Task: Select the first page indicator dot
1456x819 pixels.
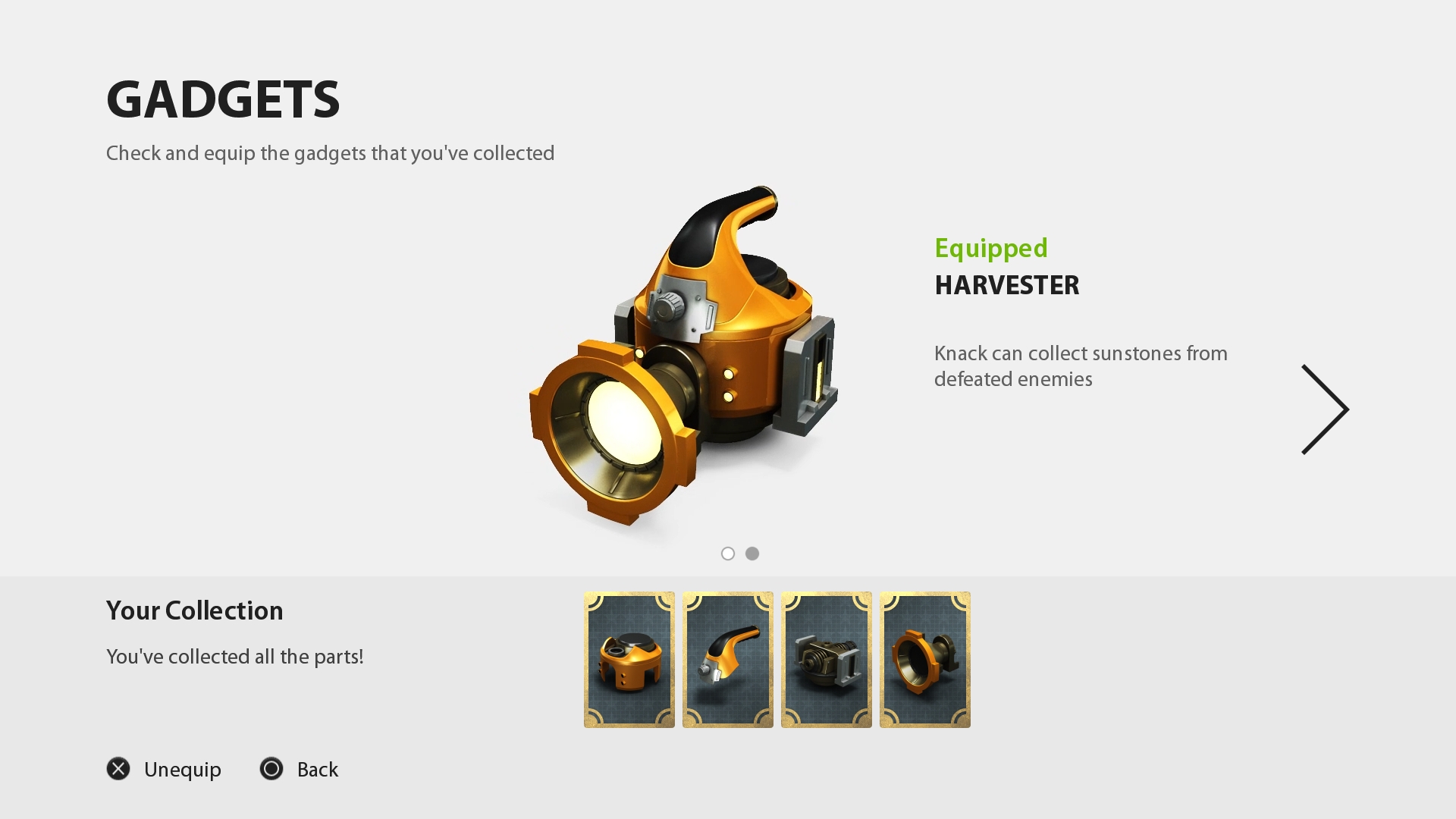Action: 728,554
